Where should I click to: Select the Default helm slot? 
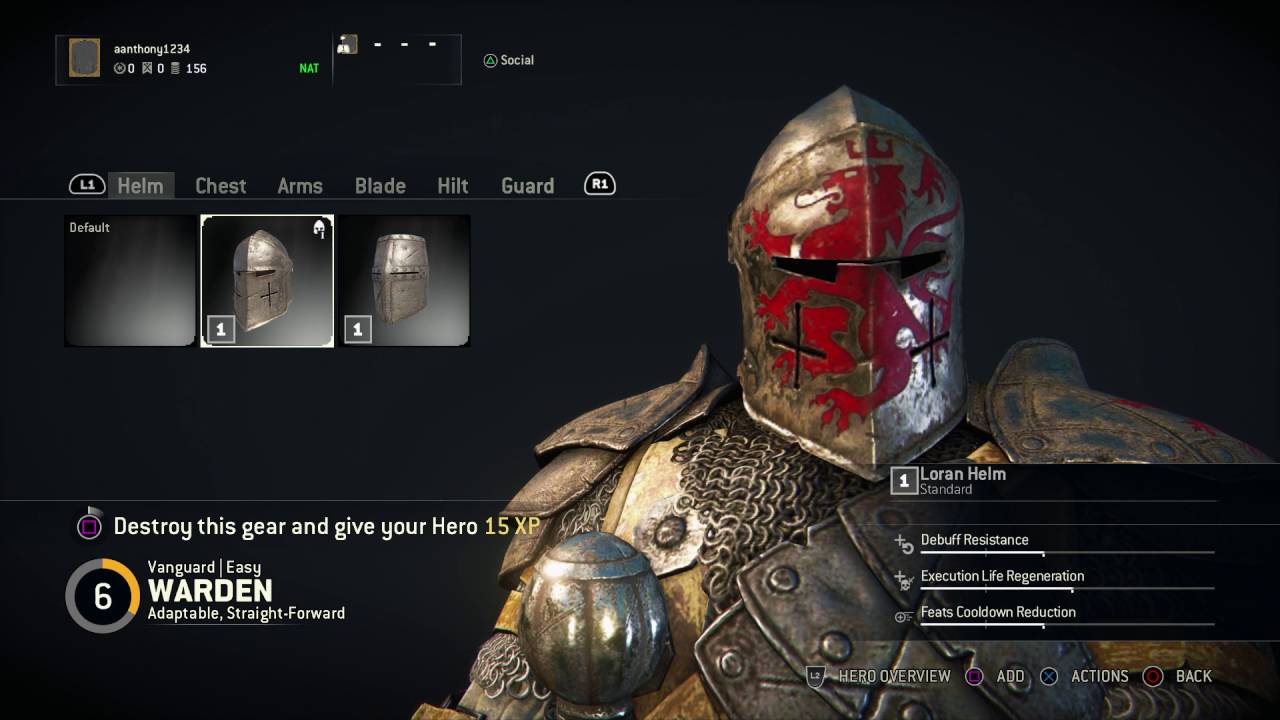(130, 281)
